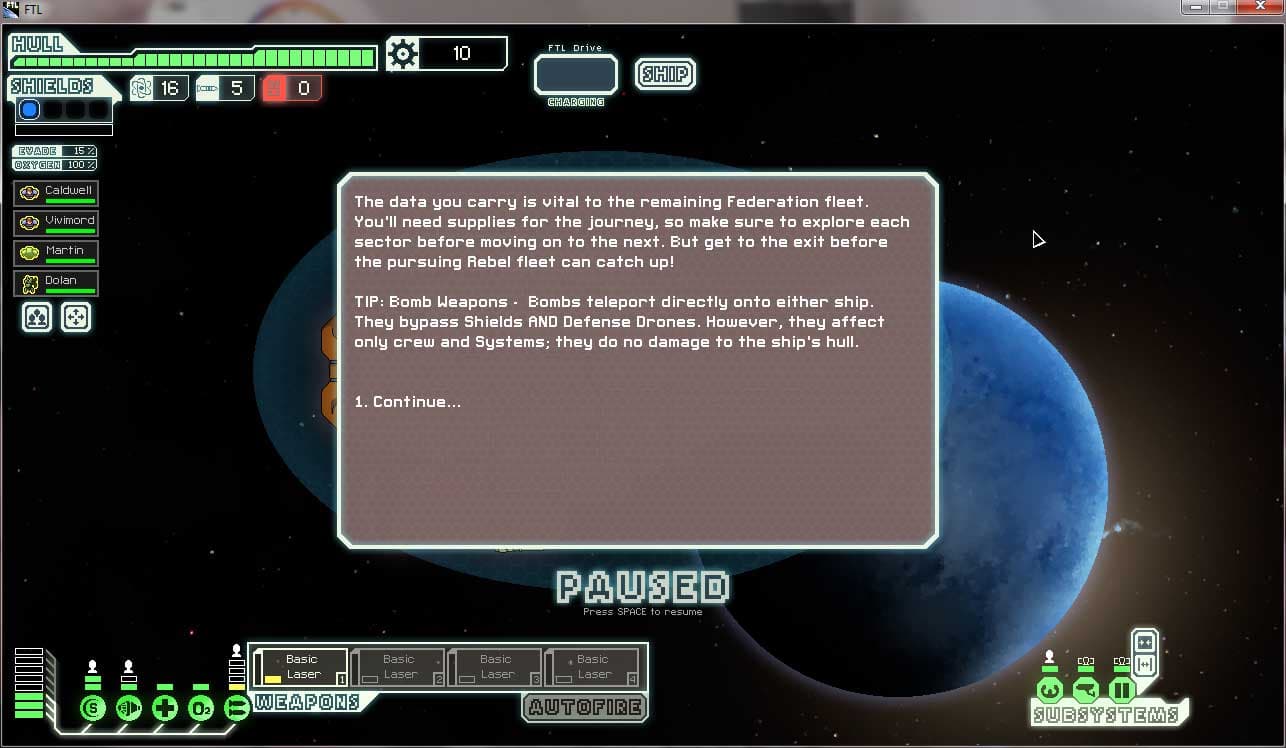
Task: Click the Doors subsystem icon
Action: coord(1122,690)
